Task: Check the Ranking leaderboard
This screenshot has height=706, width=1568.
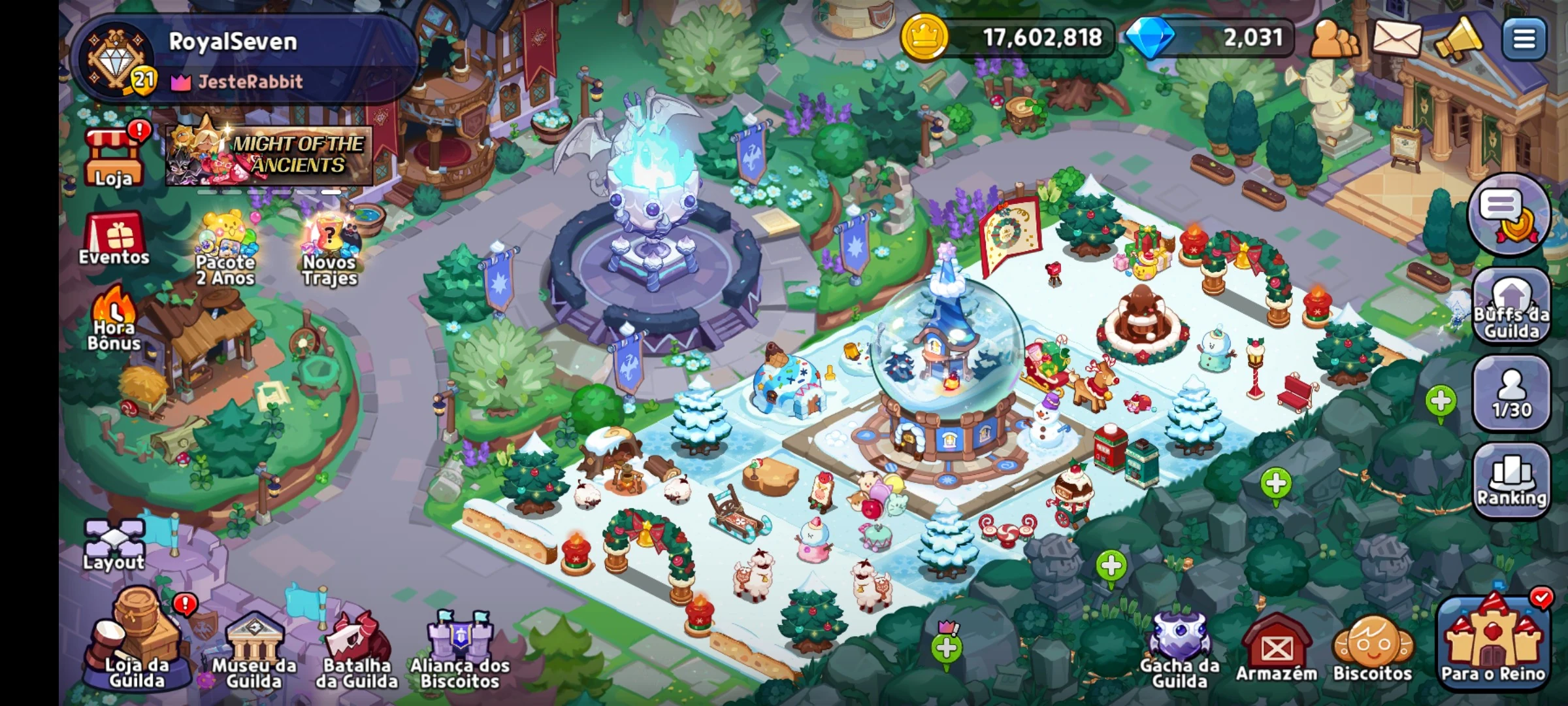Action: point(1512,477)
